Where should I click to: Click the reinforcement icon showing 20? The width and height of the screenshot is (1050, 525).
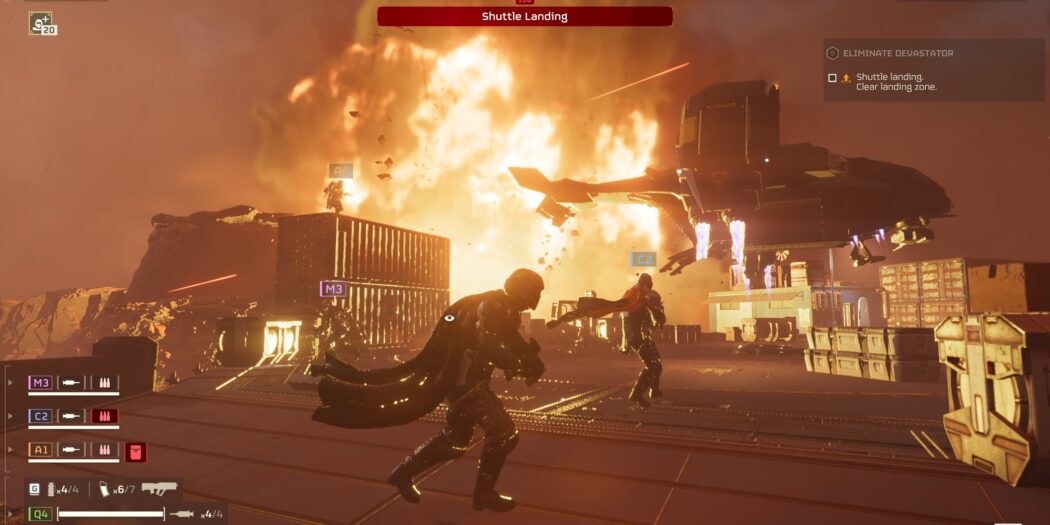[42, 23]
